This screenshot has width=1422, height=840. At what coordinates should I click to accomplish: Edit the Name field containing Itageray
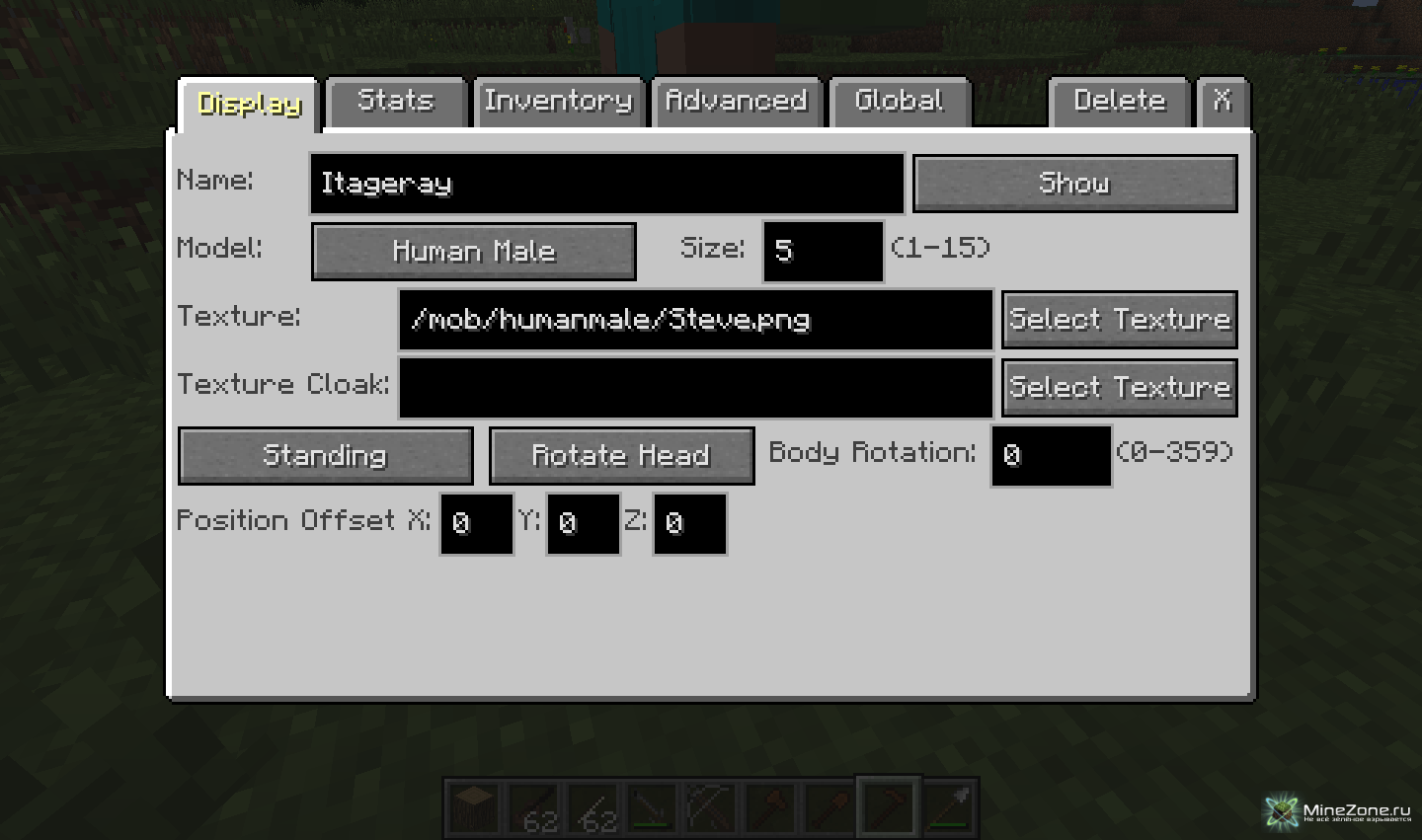(606, 184)
